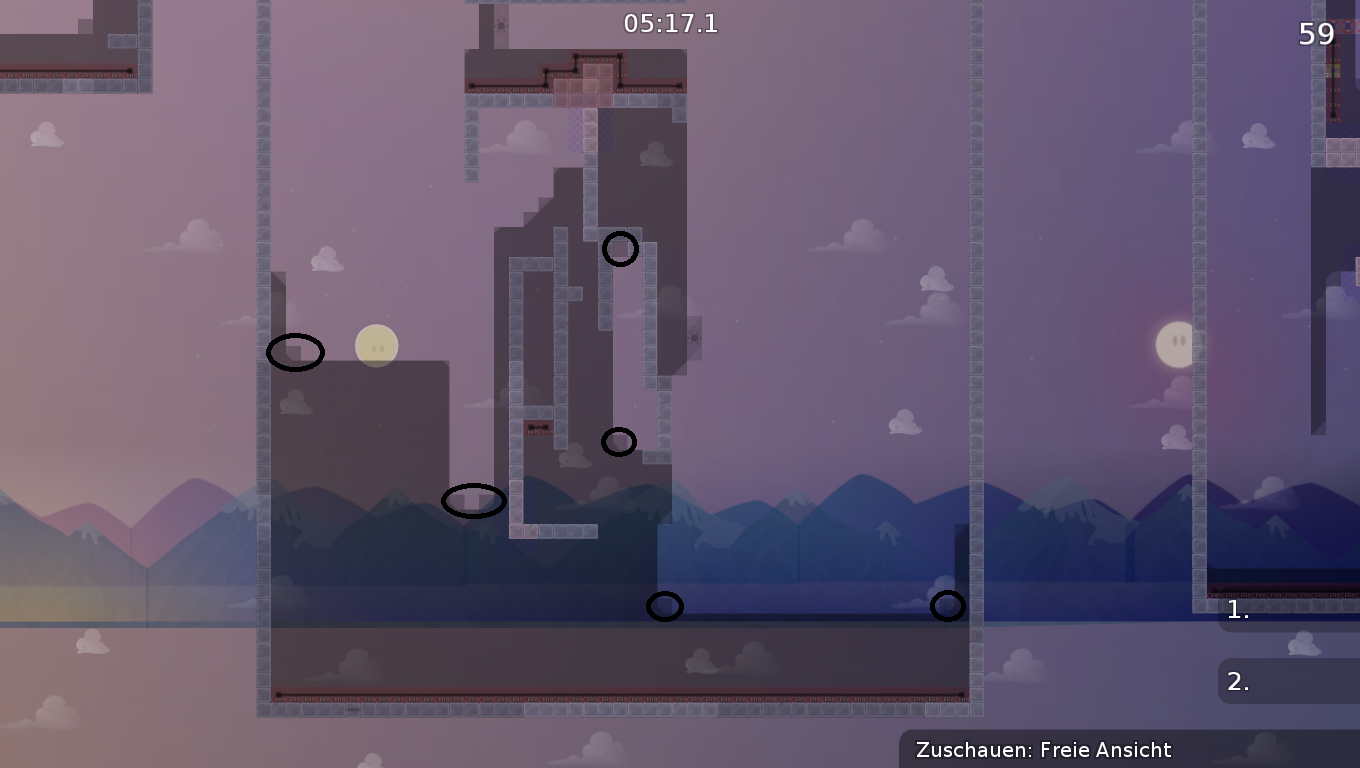Viewport: 1360px width, 768px height.
Task: Click the striped teleporter tile below the top platform
Action: 575,128
